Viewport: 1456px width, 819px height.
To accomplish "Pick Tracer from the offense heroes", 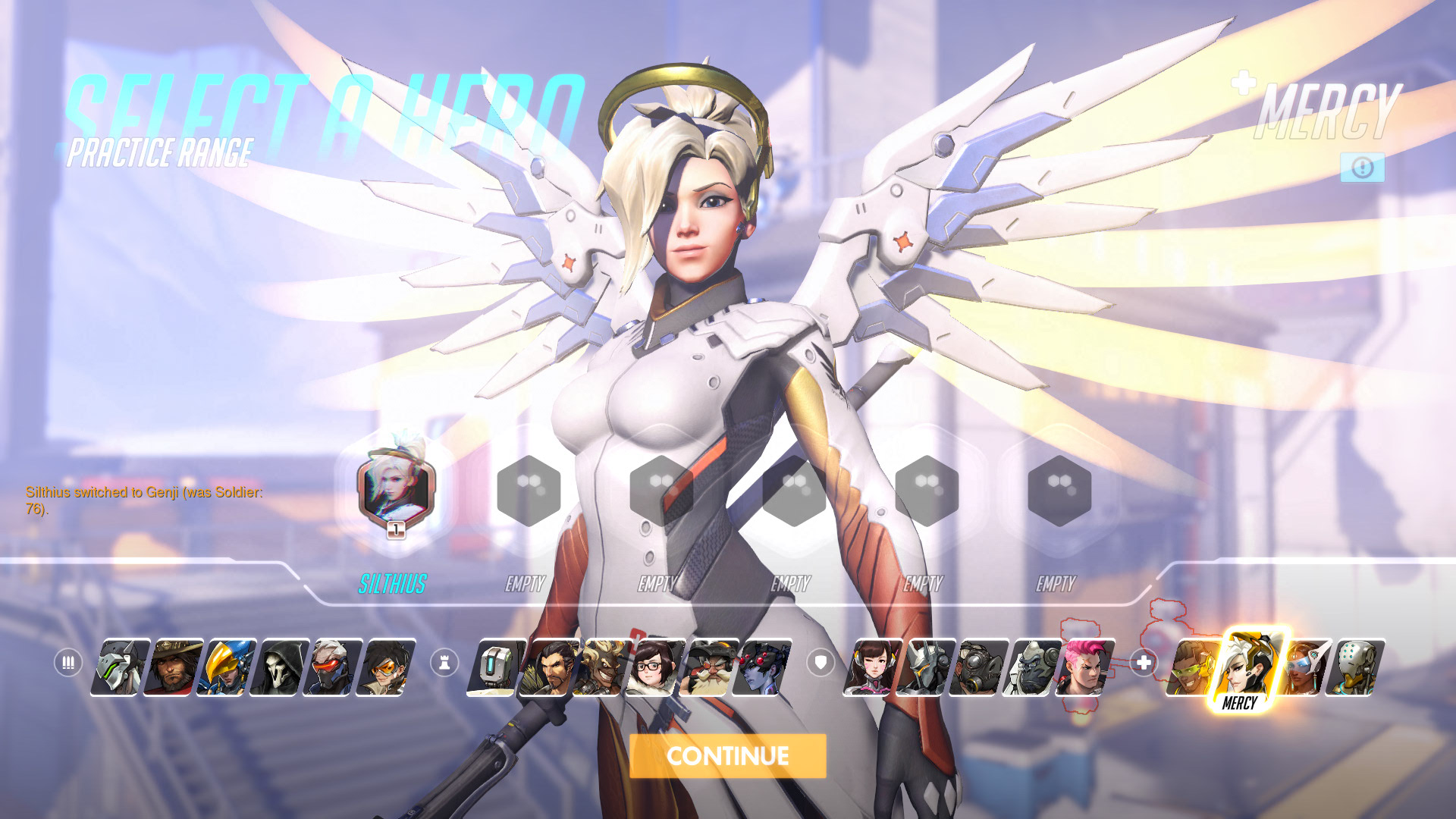I will tap(385, 667).
